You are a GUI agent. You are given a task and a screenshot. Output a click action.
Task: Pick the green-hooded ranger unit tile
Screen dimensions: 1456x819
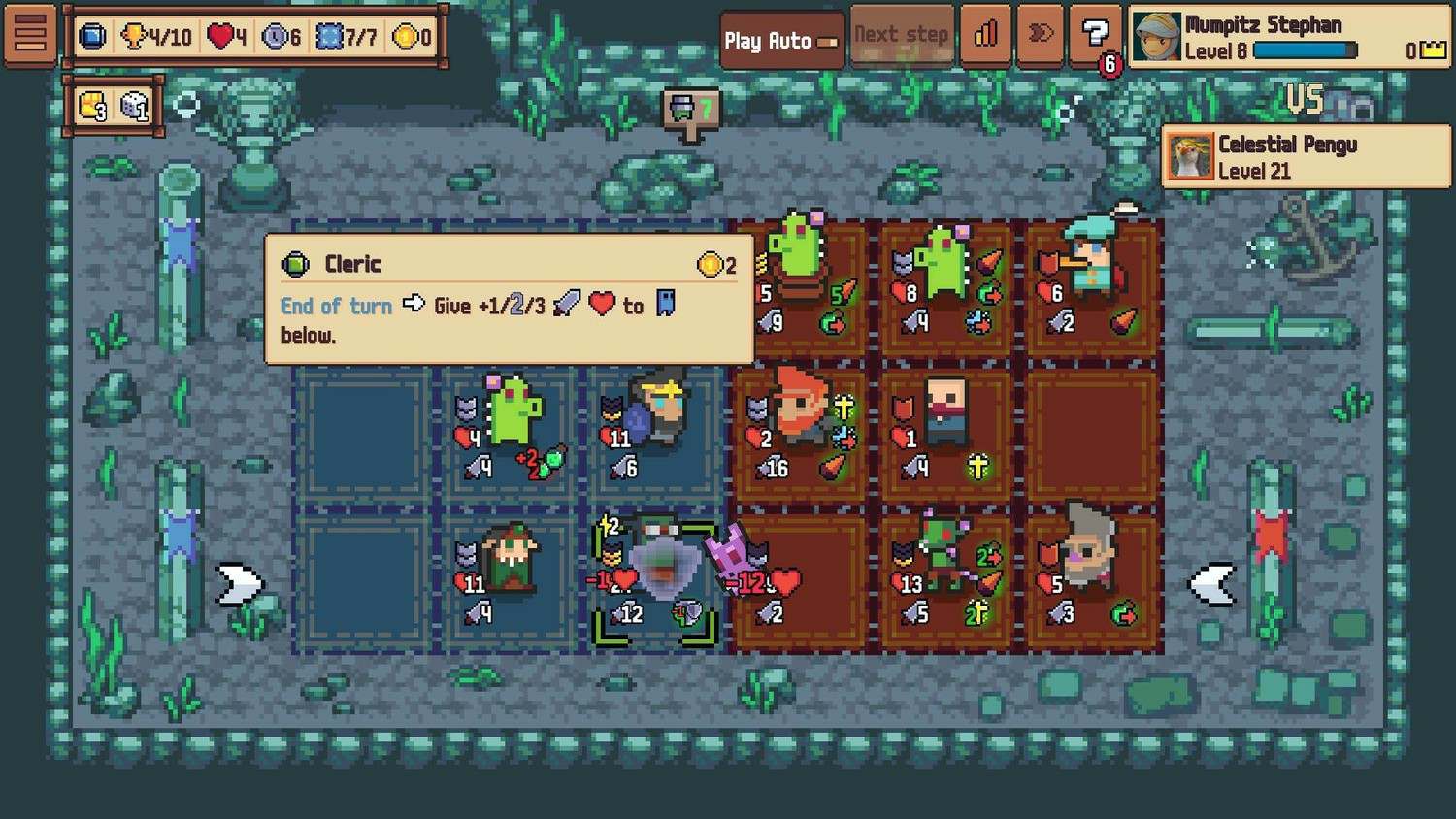point(510,577)
